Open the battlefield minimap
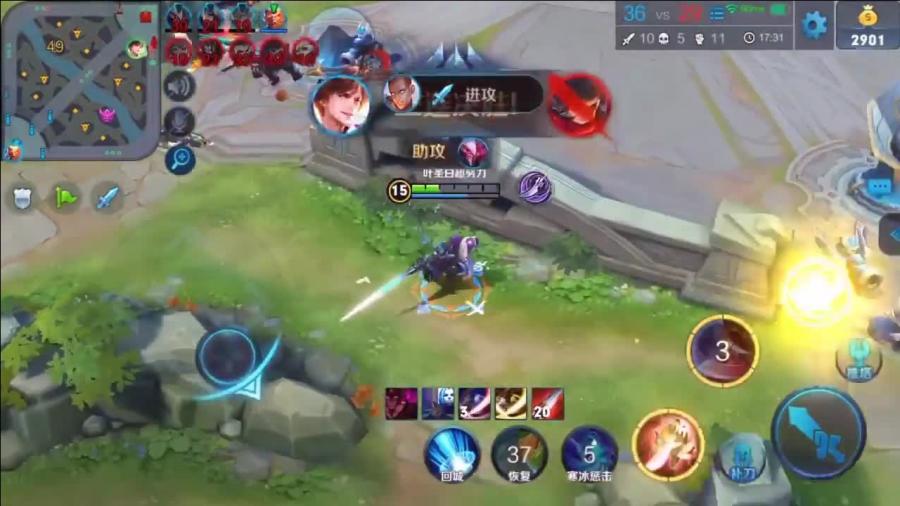The image size is (900, 506). click(80, 80)
